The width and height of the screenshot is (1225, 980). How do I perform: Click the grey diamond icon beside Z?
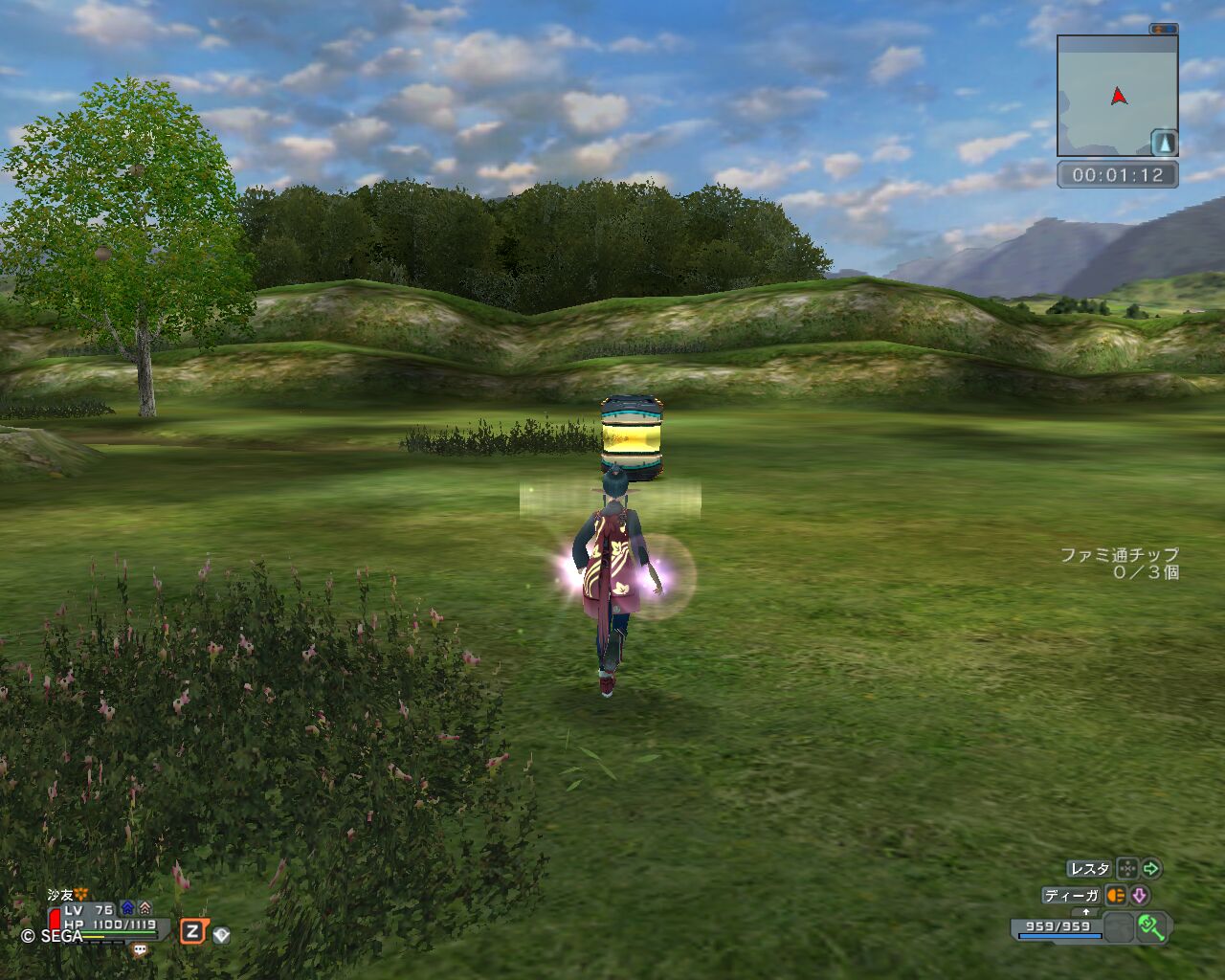tap(221, 934)
